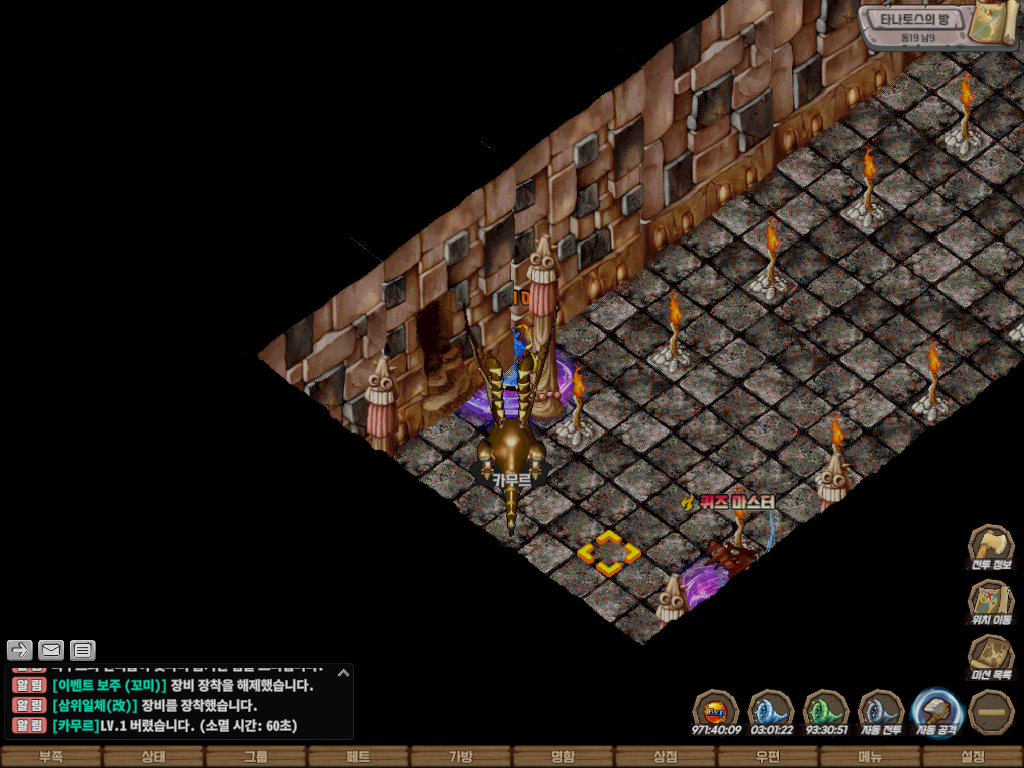The image size is (1024, 768).
Task: Open the 그룹 (group) menu
Action: pyautogui.click(x=256, y=757)
